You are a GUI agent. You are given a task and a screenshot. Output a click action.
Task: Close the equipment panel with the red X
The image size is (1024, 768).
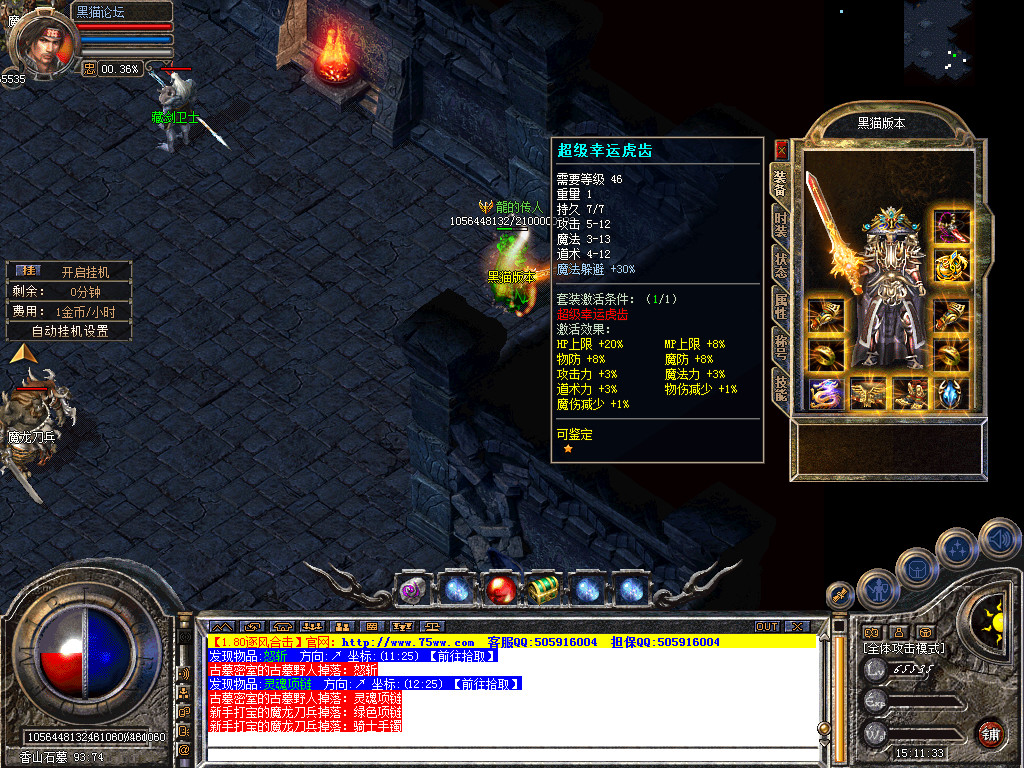(782, 149)
